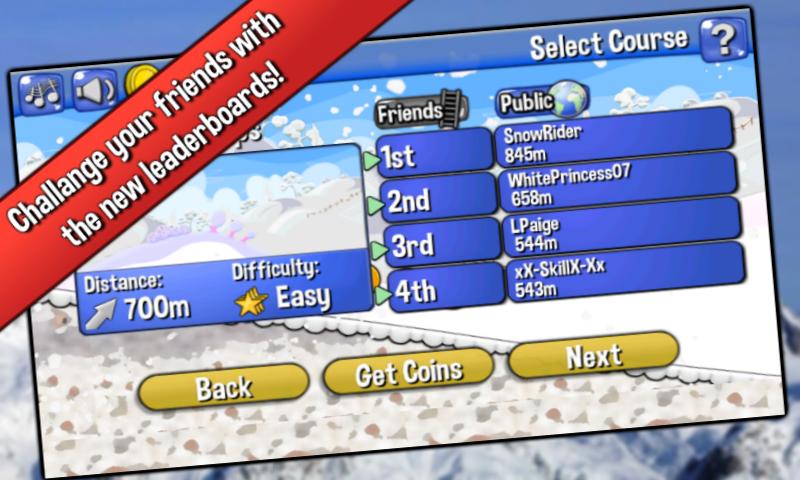800x480 pixels.
Task: Select the 700m Easy course preview
Action: (218, 235)
